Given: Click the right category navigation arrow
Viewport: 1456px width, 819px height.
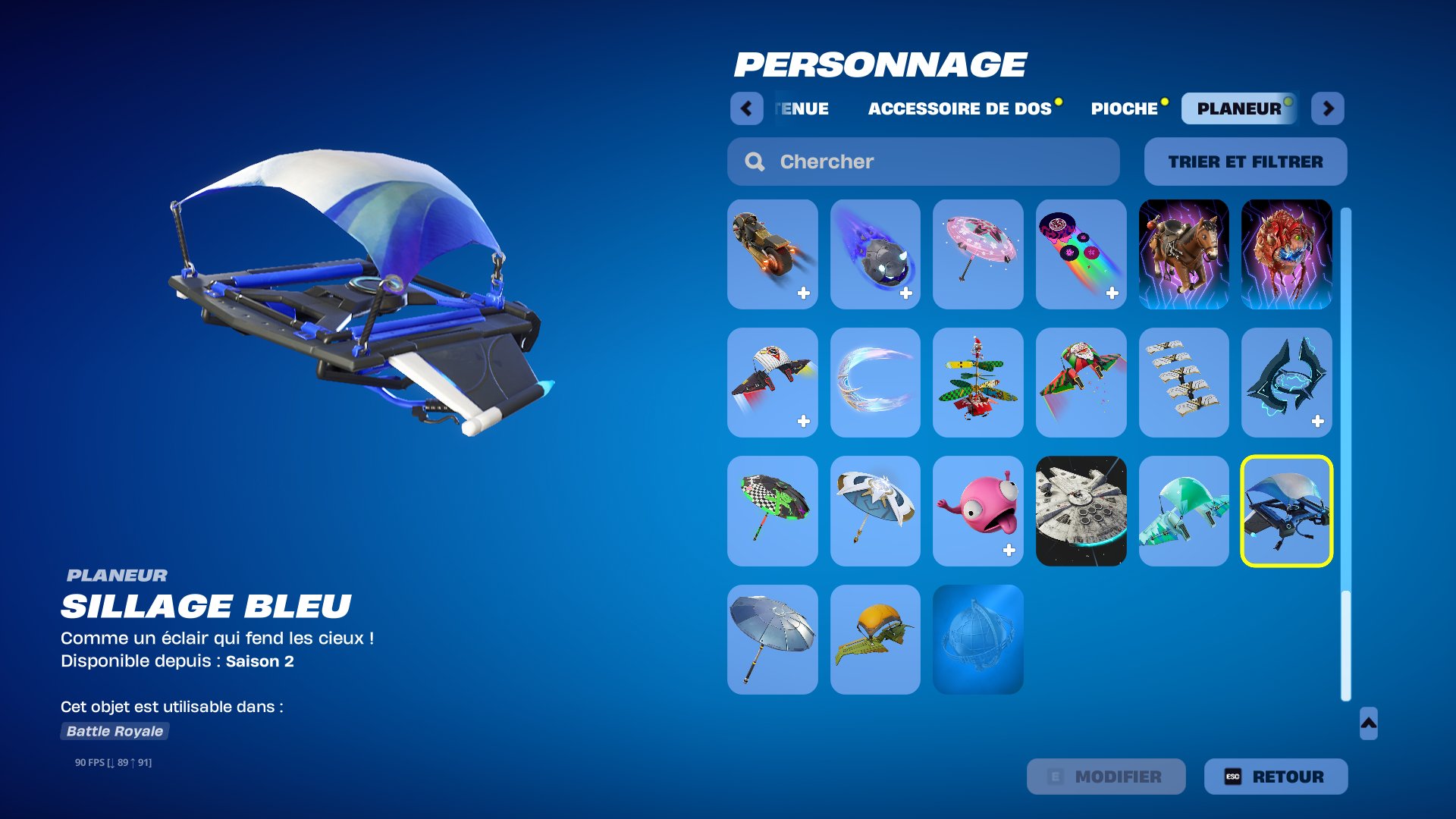Looking at the screenshot, I should click(x=1329, y=108).
